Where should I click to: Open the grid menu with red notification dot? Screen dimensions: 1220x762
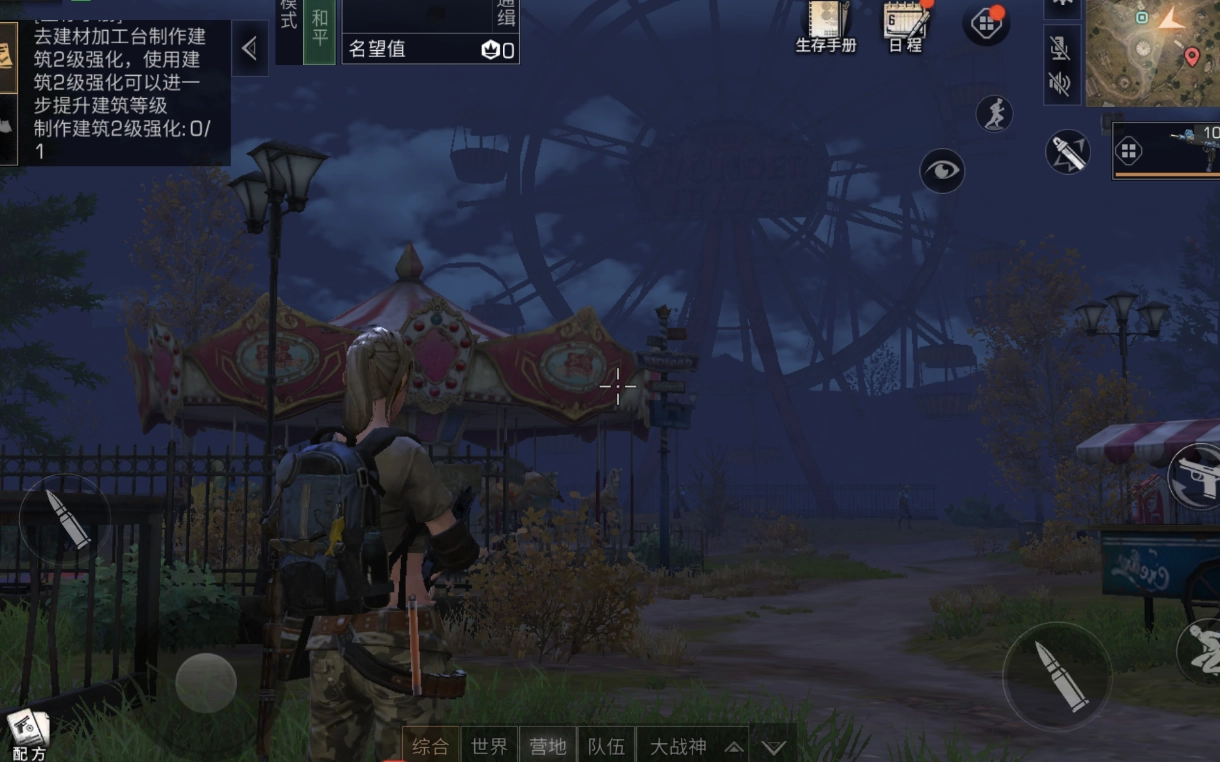985,24
